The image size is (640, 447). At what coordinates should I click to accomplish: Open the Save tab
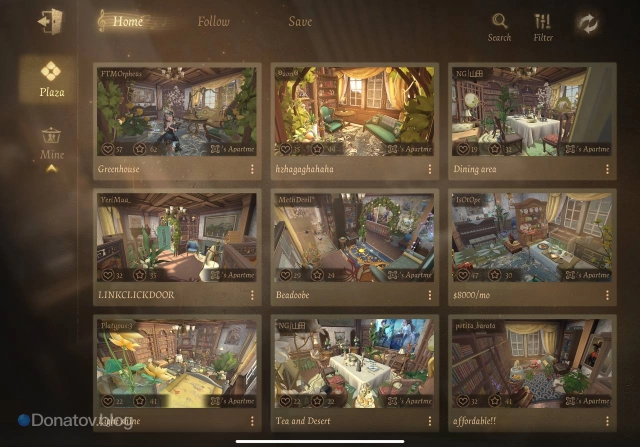click(x=300, y=22)
